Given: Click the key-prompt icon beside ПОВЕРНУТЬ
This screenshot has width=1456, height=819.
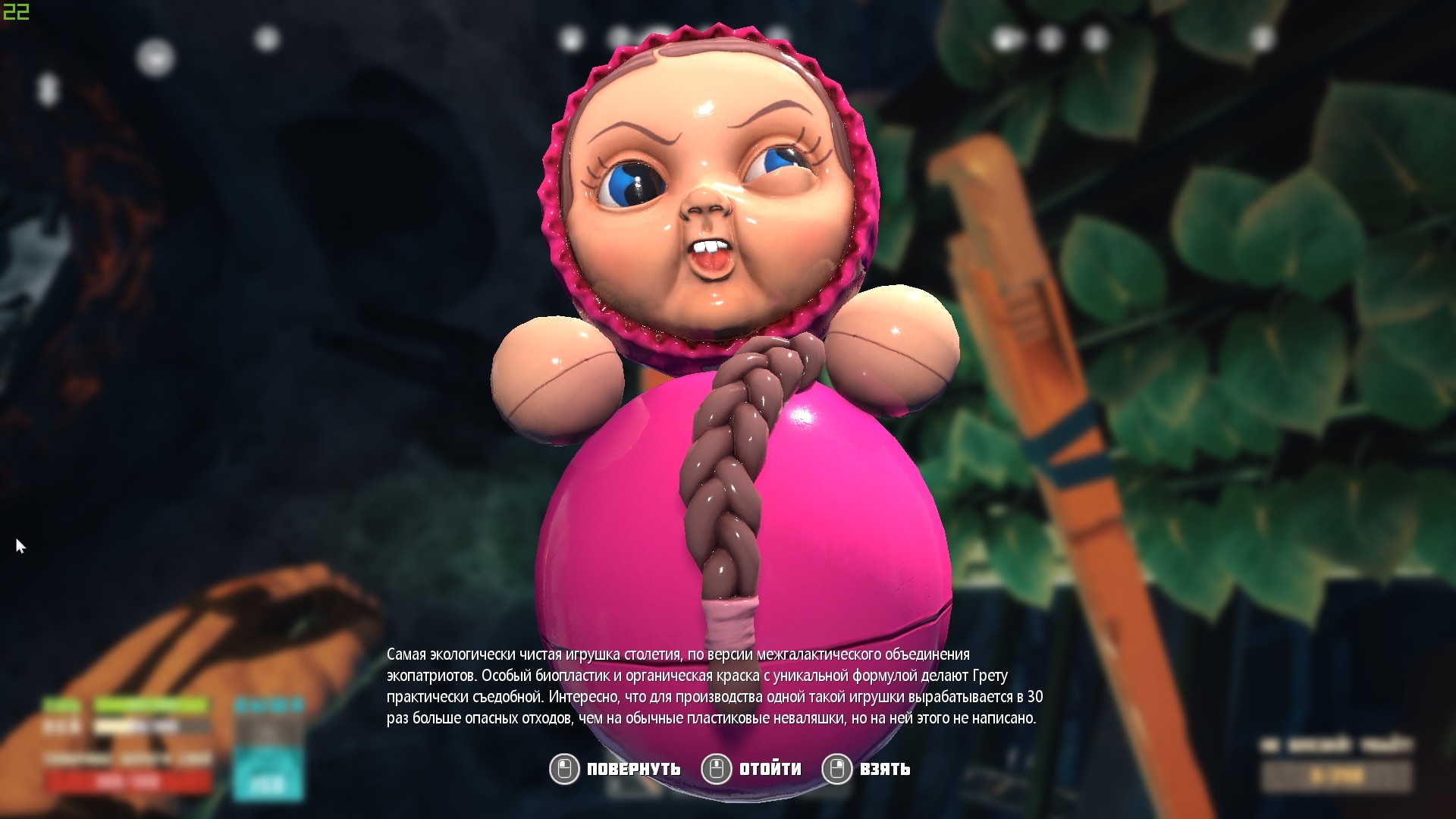Looking at the screenshot, I should click(x=563, y=768).
